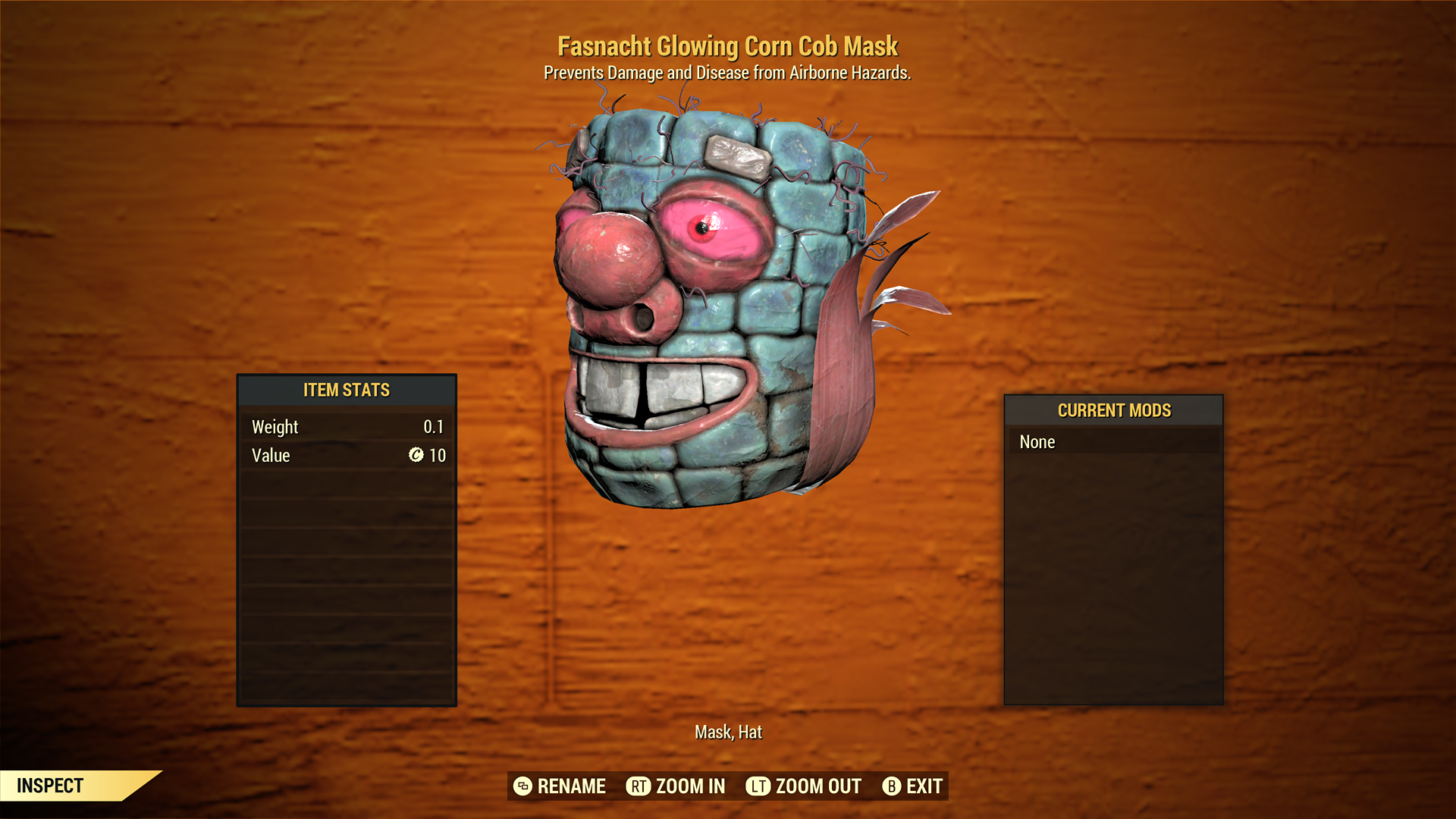Viewport: 1456px width, 819px height.
Task: Select the Value stat row
Action: coord(347,456)
